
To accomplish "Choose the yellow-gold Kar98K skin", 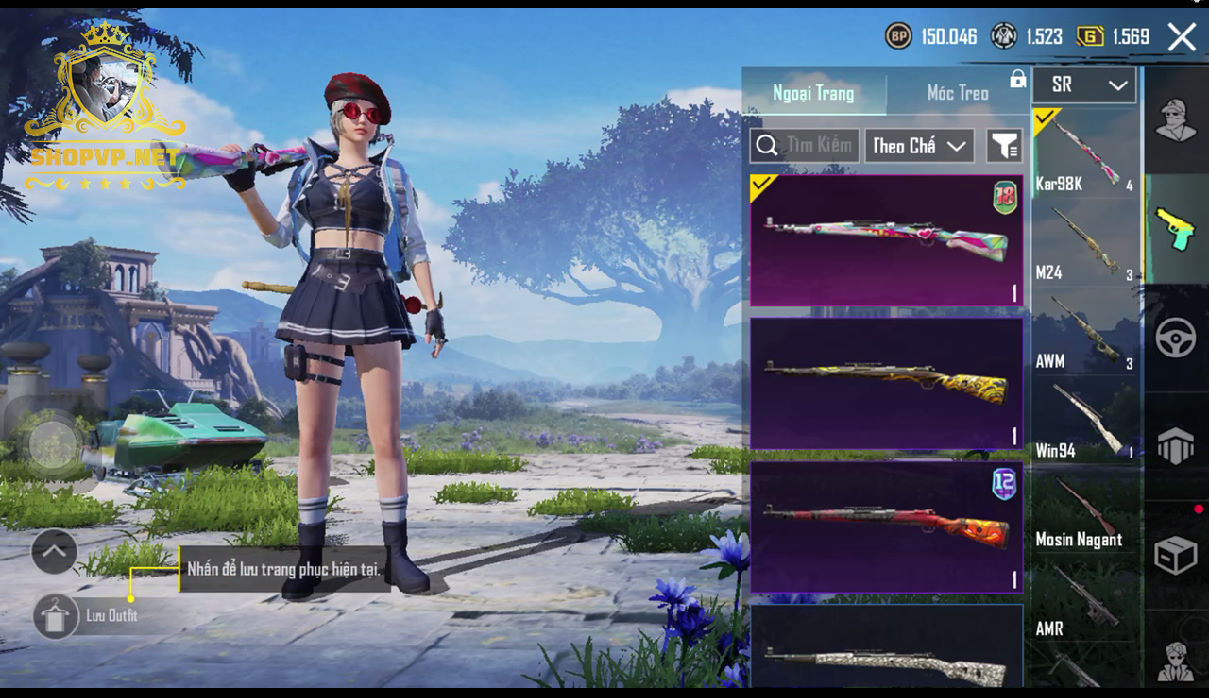I will tap(886, 383).
